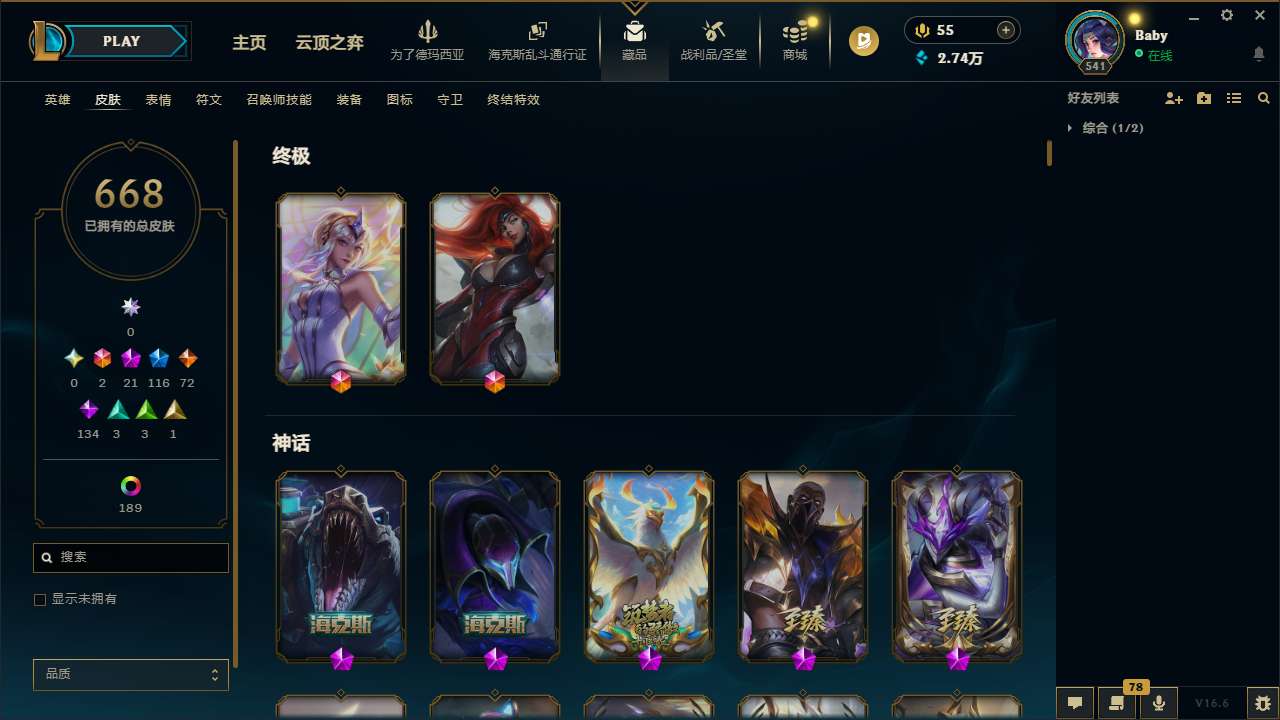Open the 海克斯乱斗通行证 pass
Image resolution: width=1280 pixels, height=720 pixels.
point(537,44)
